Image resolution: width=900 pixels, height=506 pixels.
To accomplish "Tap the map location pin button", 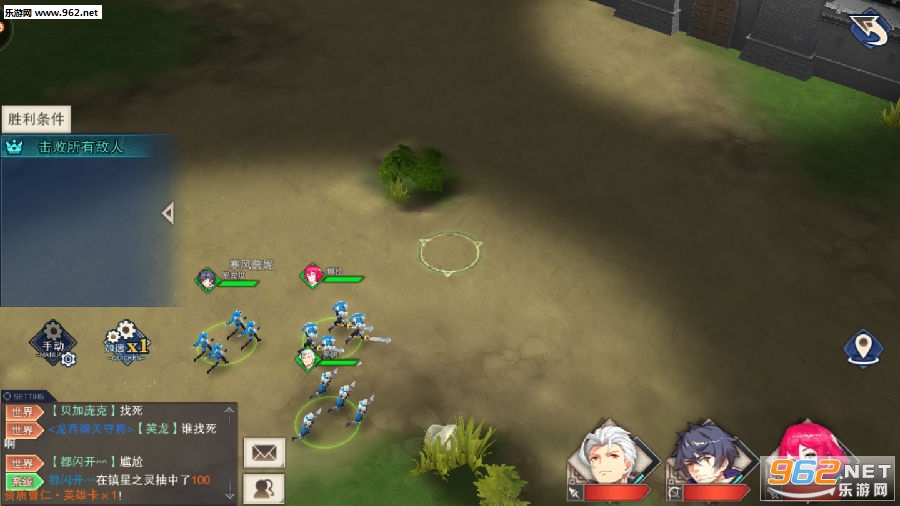I will coord(862,348).
